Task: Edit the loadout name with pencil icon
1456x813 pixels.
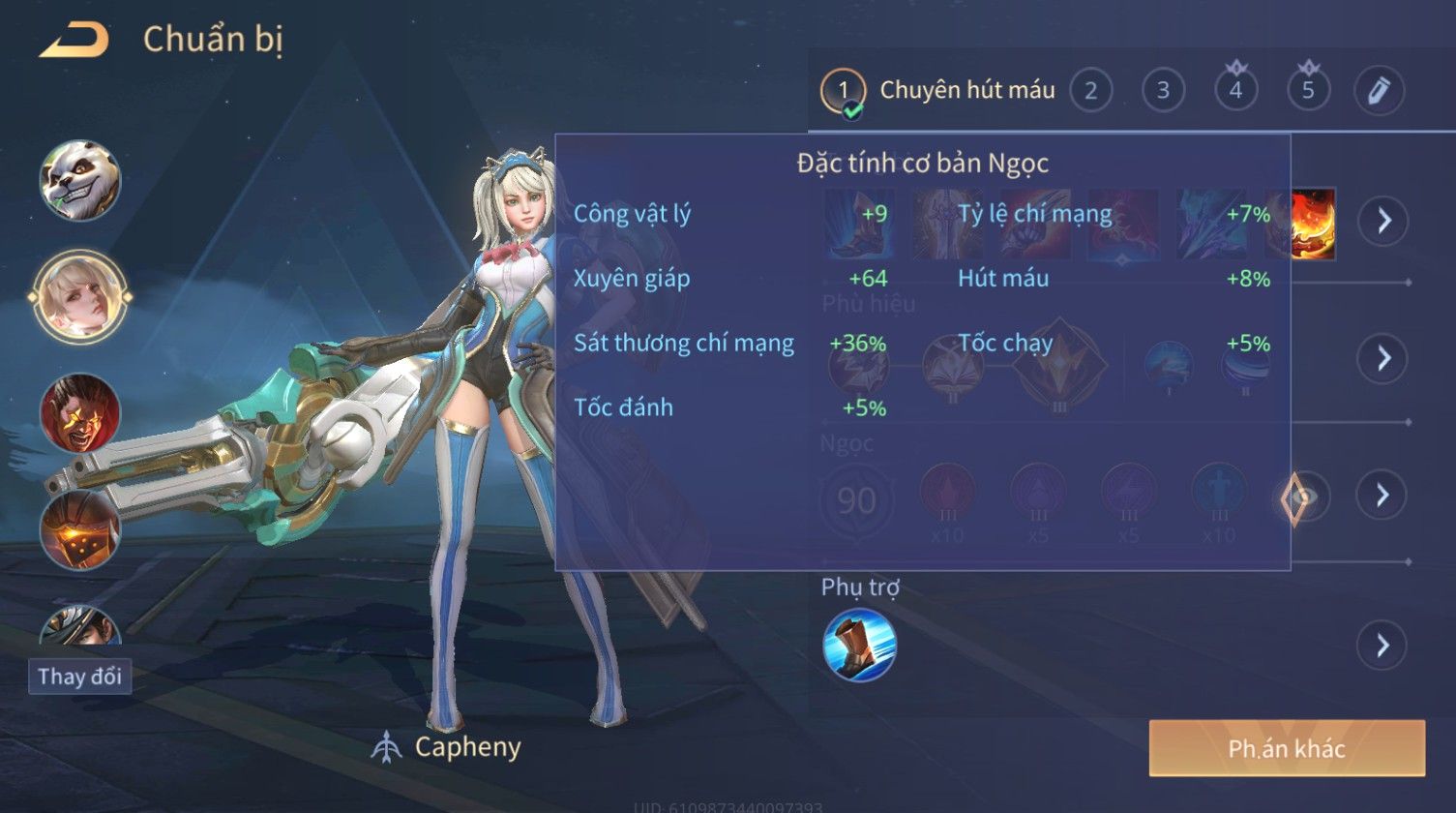Action: pyautogui.click(x=1379, y=91)
